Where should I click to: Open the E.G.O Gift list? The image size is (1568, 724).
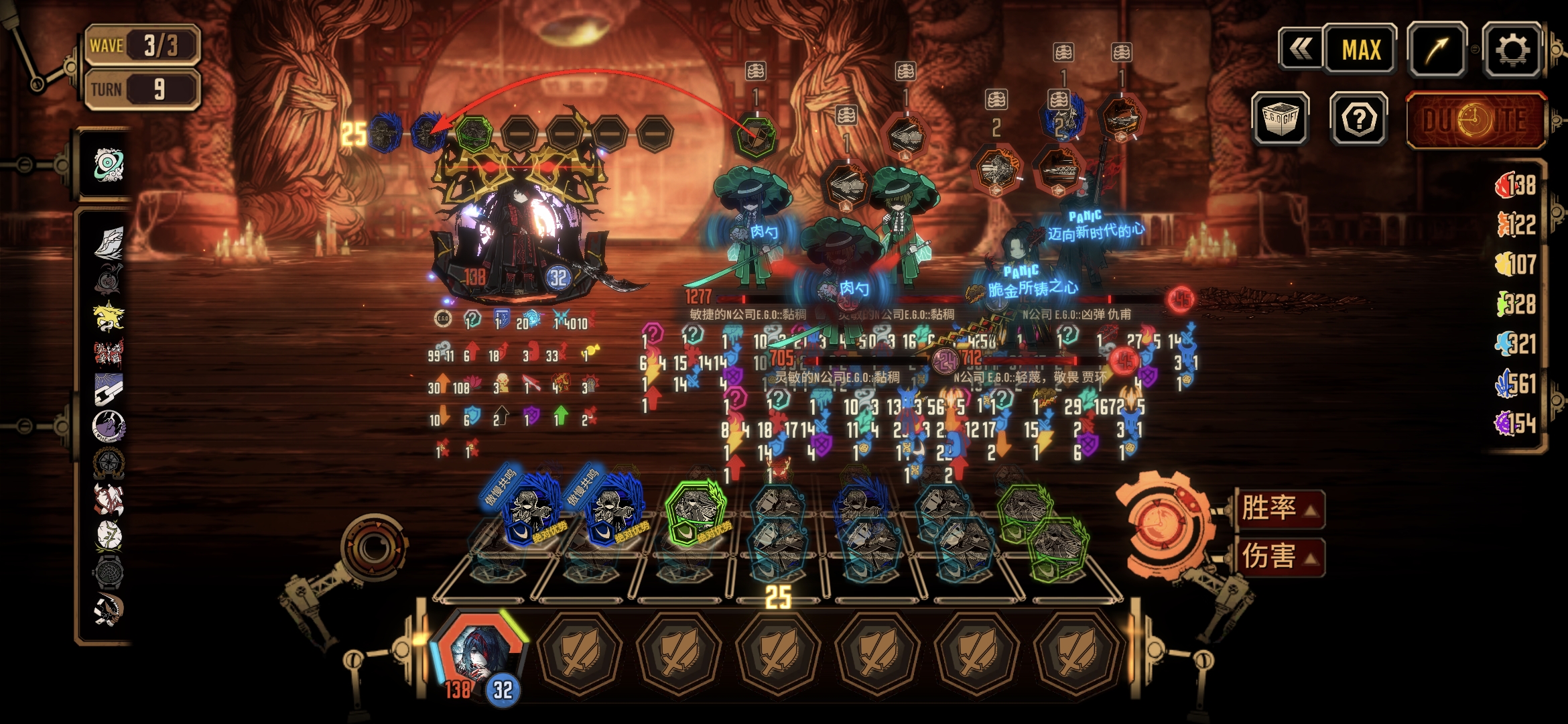coord(1281,119)
